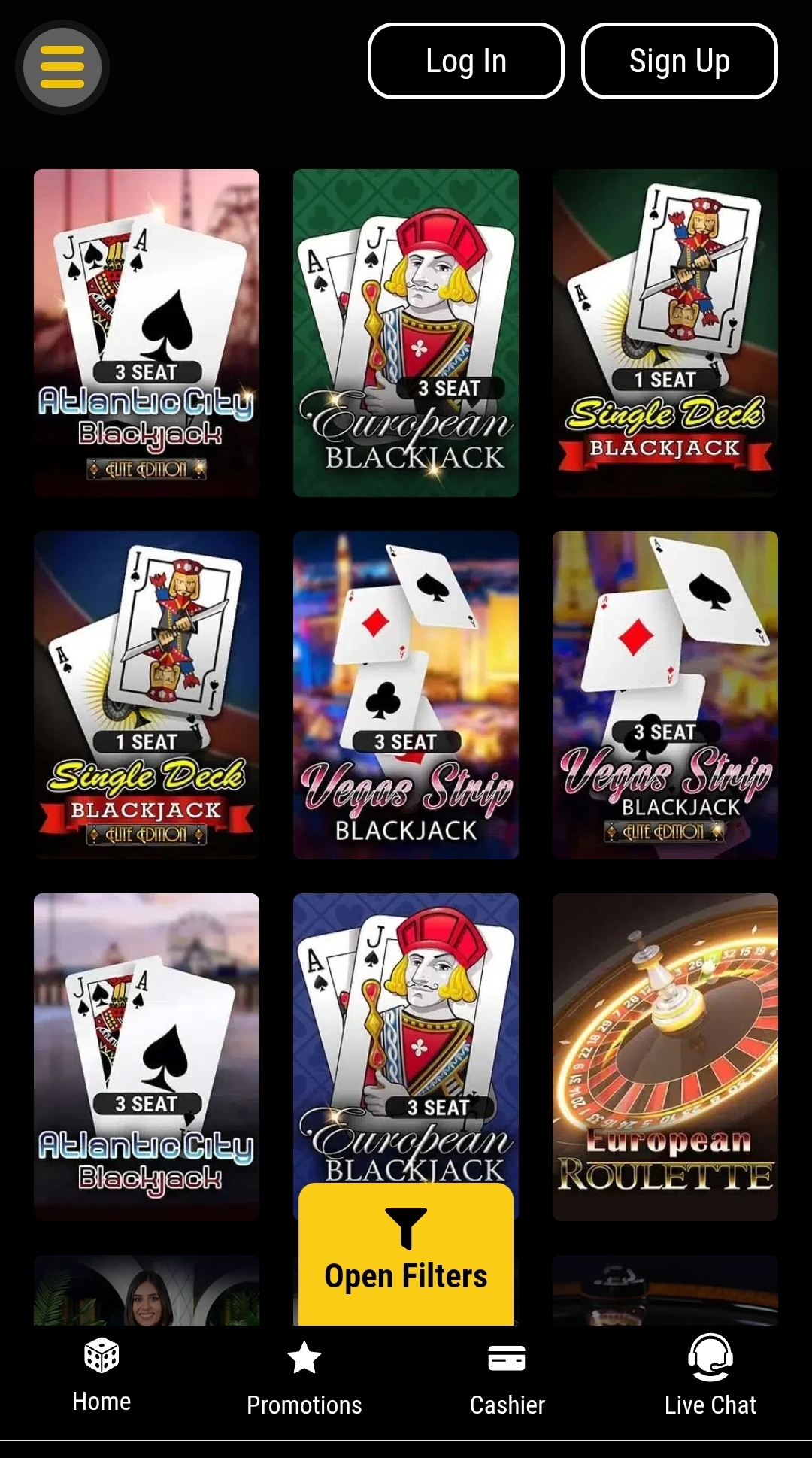The image size is (812, 1458).
Task: Choose Single Deck Blackjack Elite Edition
Action: 147,694
